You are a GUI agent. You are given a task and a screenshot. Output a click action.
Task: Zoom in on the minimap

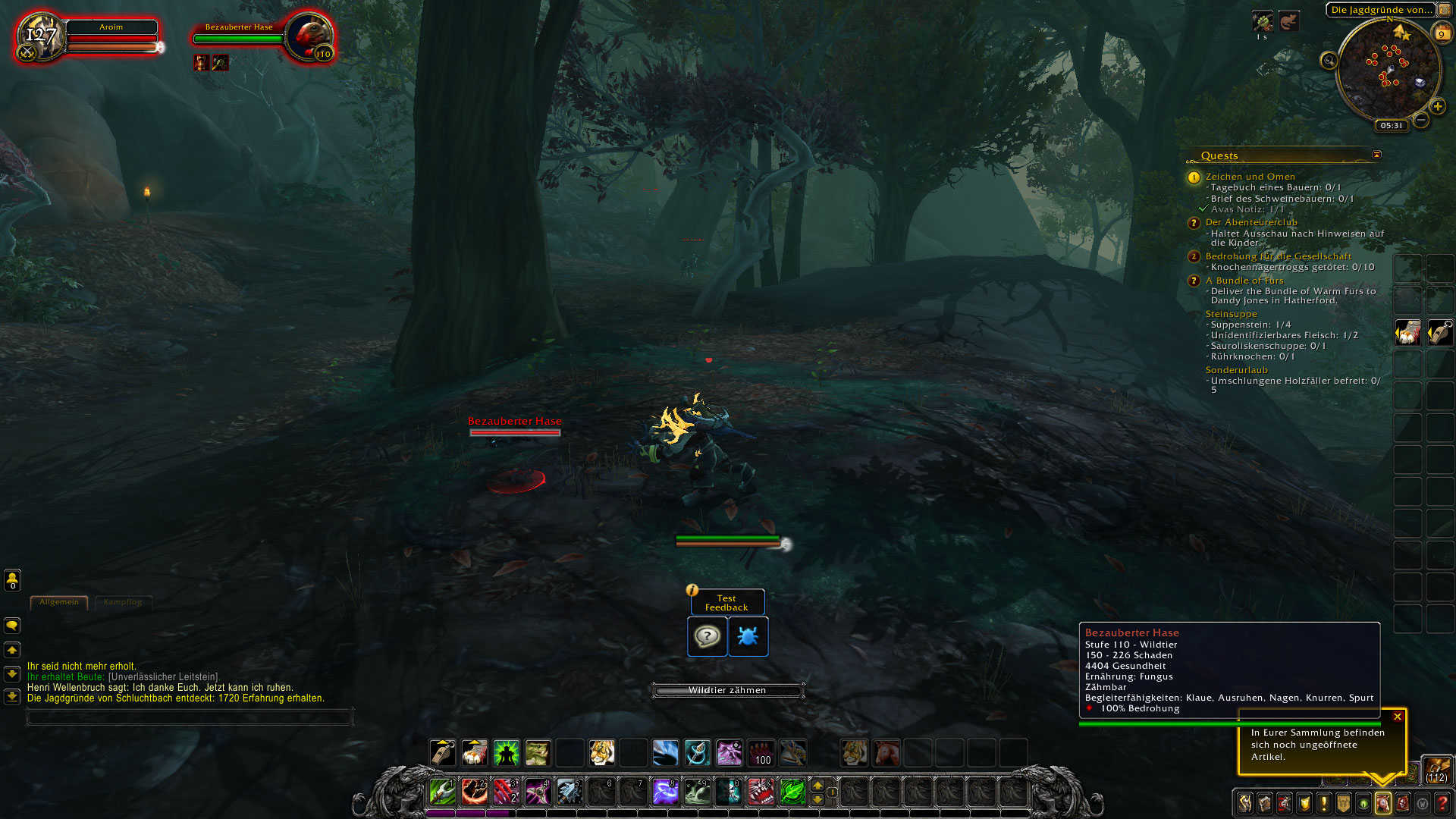coord(1438,107)
